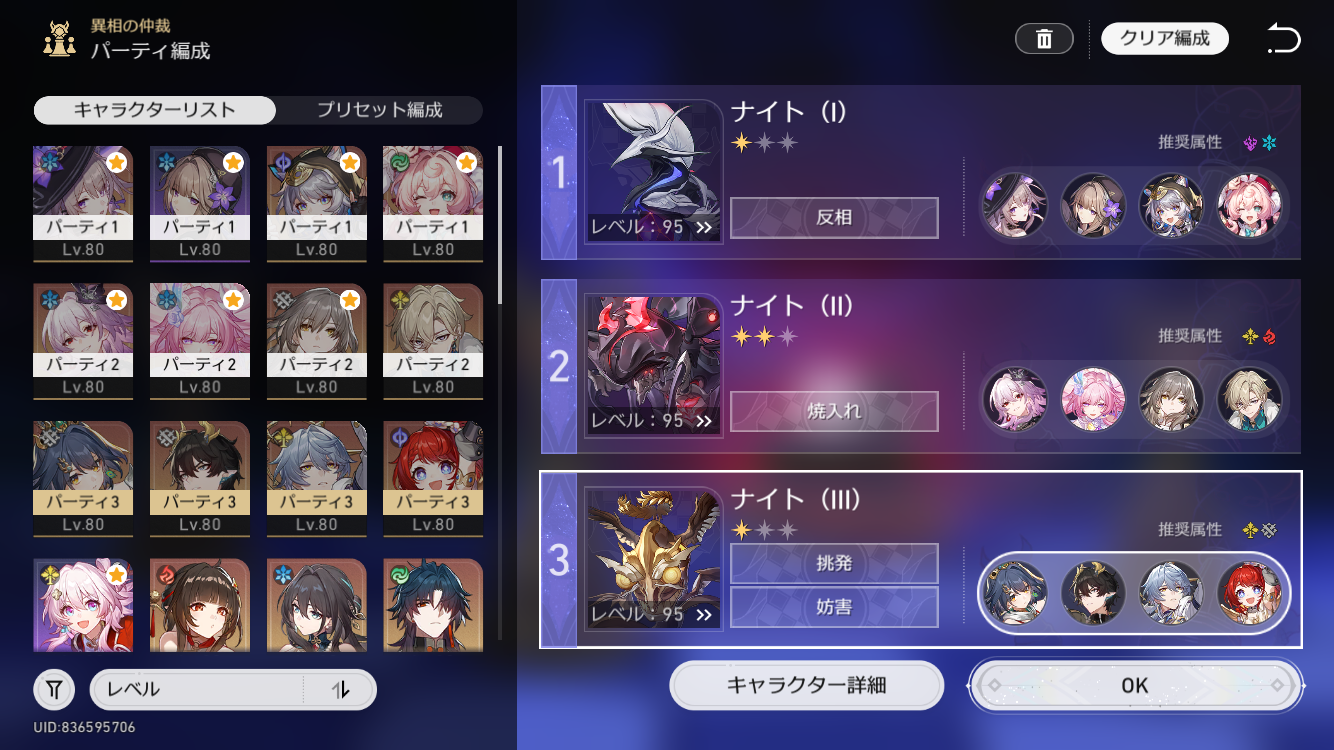Toggle the sort order arrows
This screenshot has width=1334, height=750.
pyautogui.click(x=340, y=689)
